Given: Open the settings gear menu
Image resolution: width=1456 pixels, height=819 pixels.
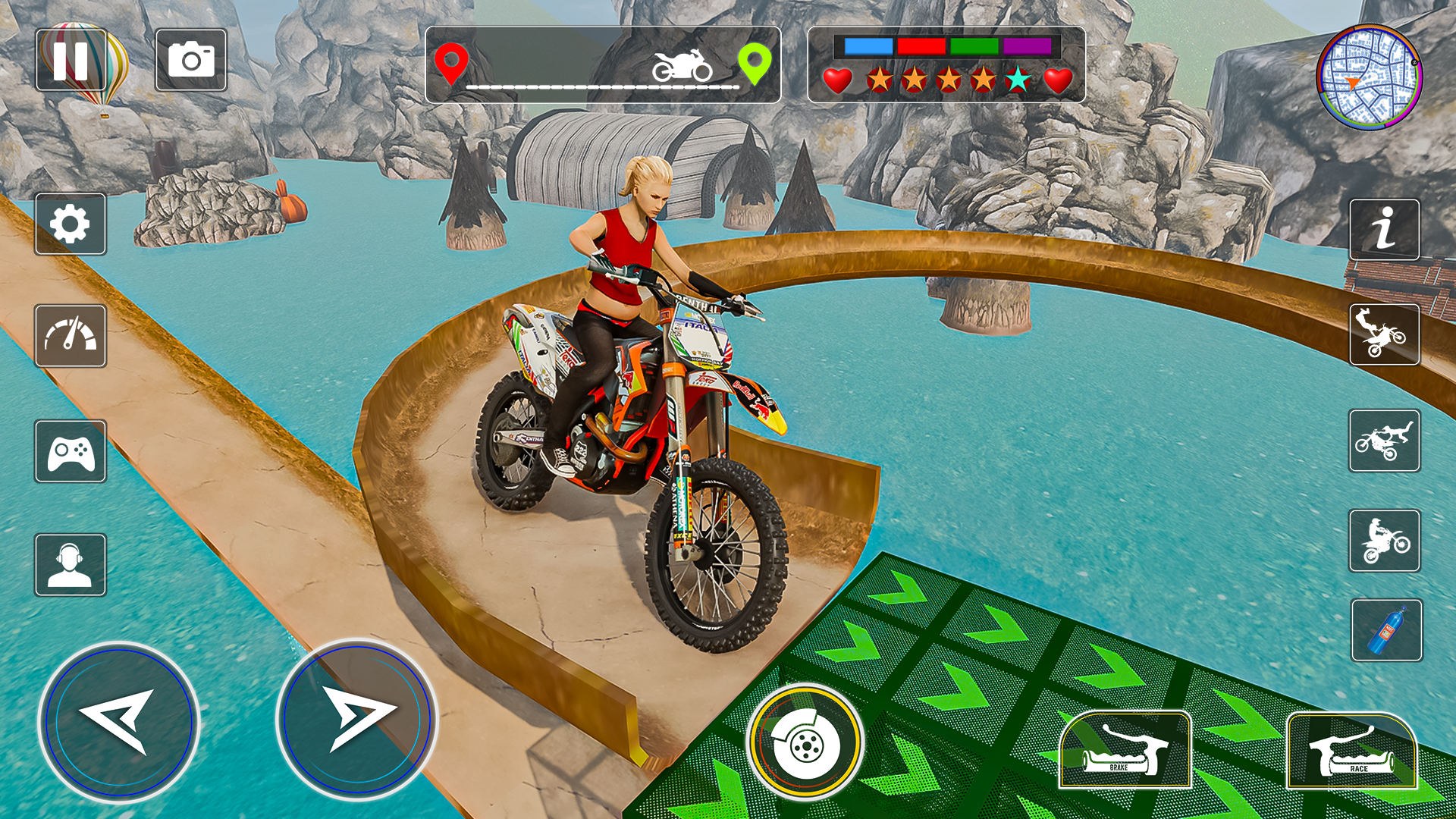Looking at the screenshot, I should coord(70,225).
